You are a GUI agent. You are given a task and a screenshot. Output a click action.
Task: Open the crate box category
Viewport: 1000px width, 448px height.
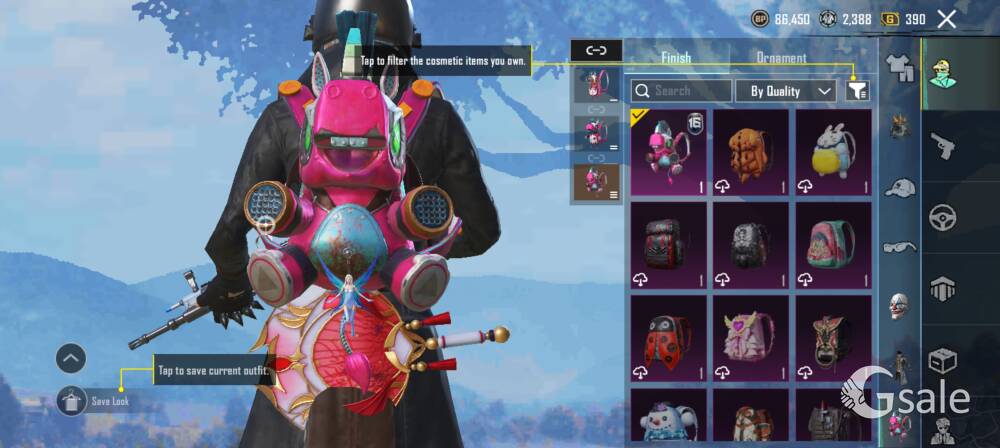coord(942,359)
